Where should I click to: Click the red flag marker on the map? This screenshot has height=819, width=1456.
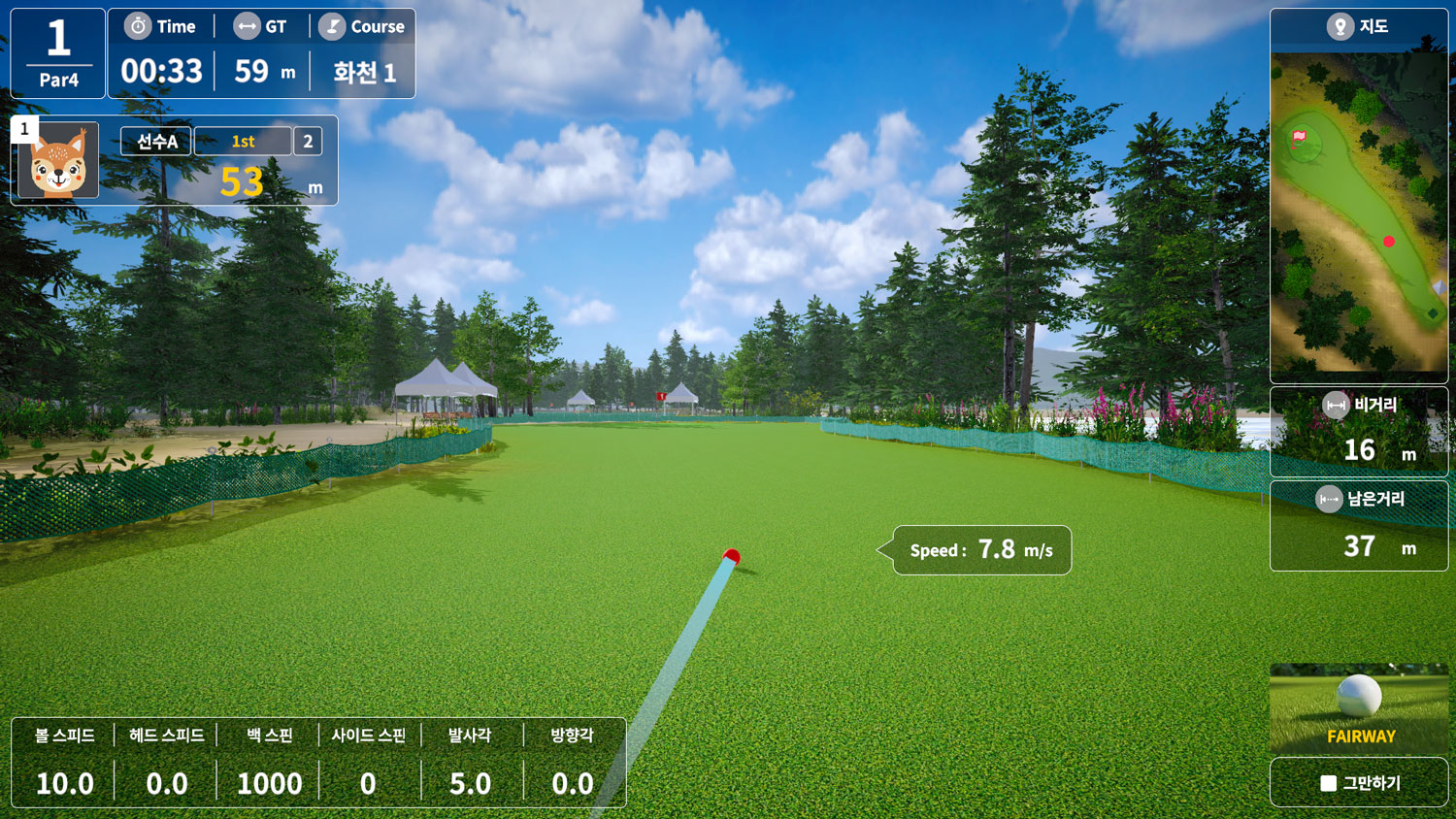tap(1299, 139)
